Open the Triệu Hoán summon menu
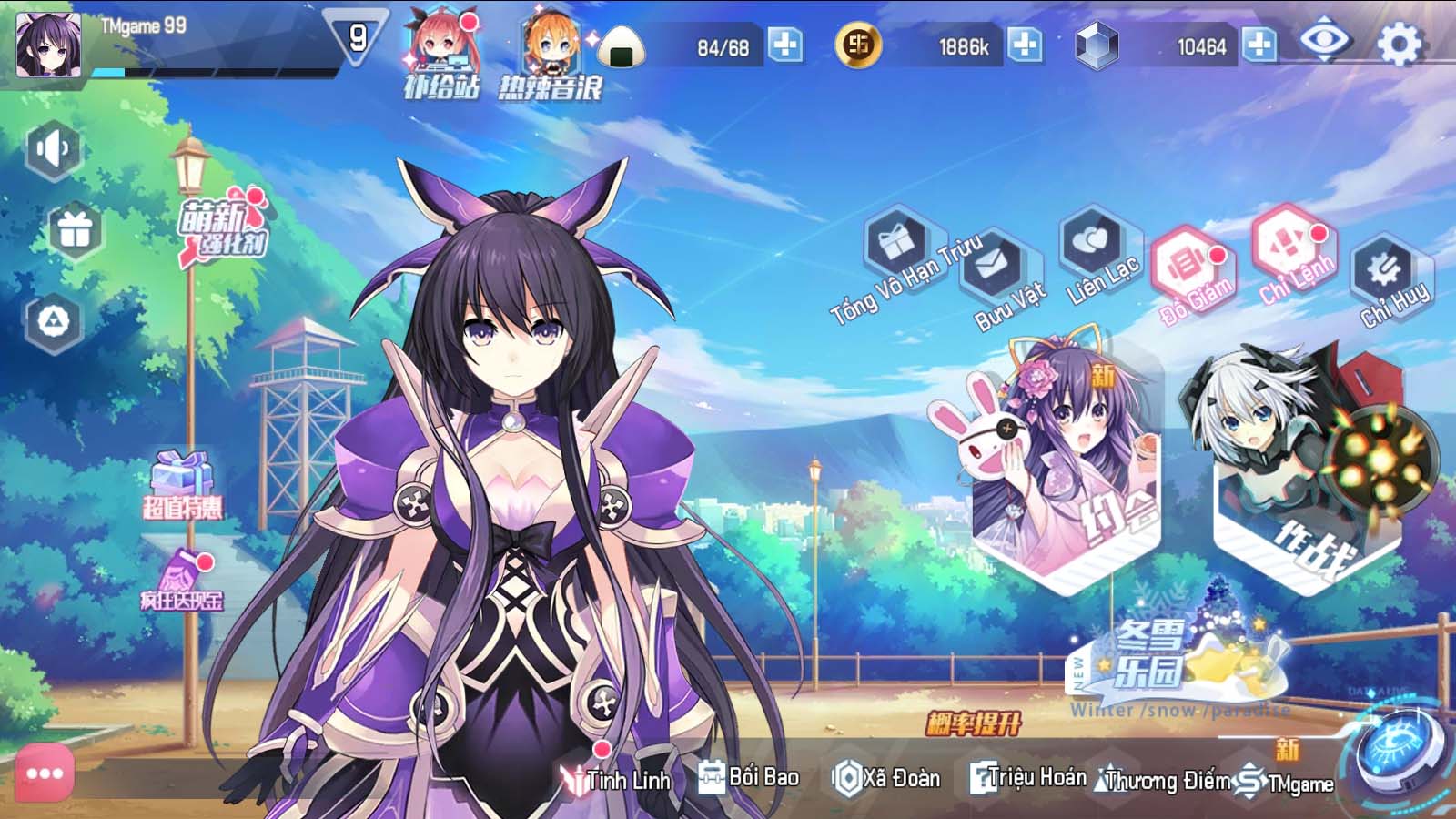Image resolution: width=1456 pixels, height=819 pixels. pos(1027,777)
